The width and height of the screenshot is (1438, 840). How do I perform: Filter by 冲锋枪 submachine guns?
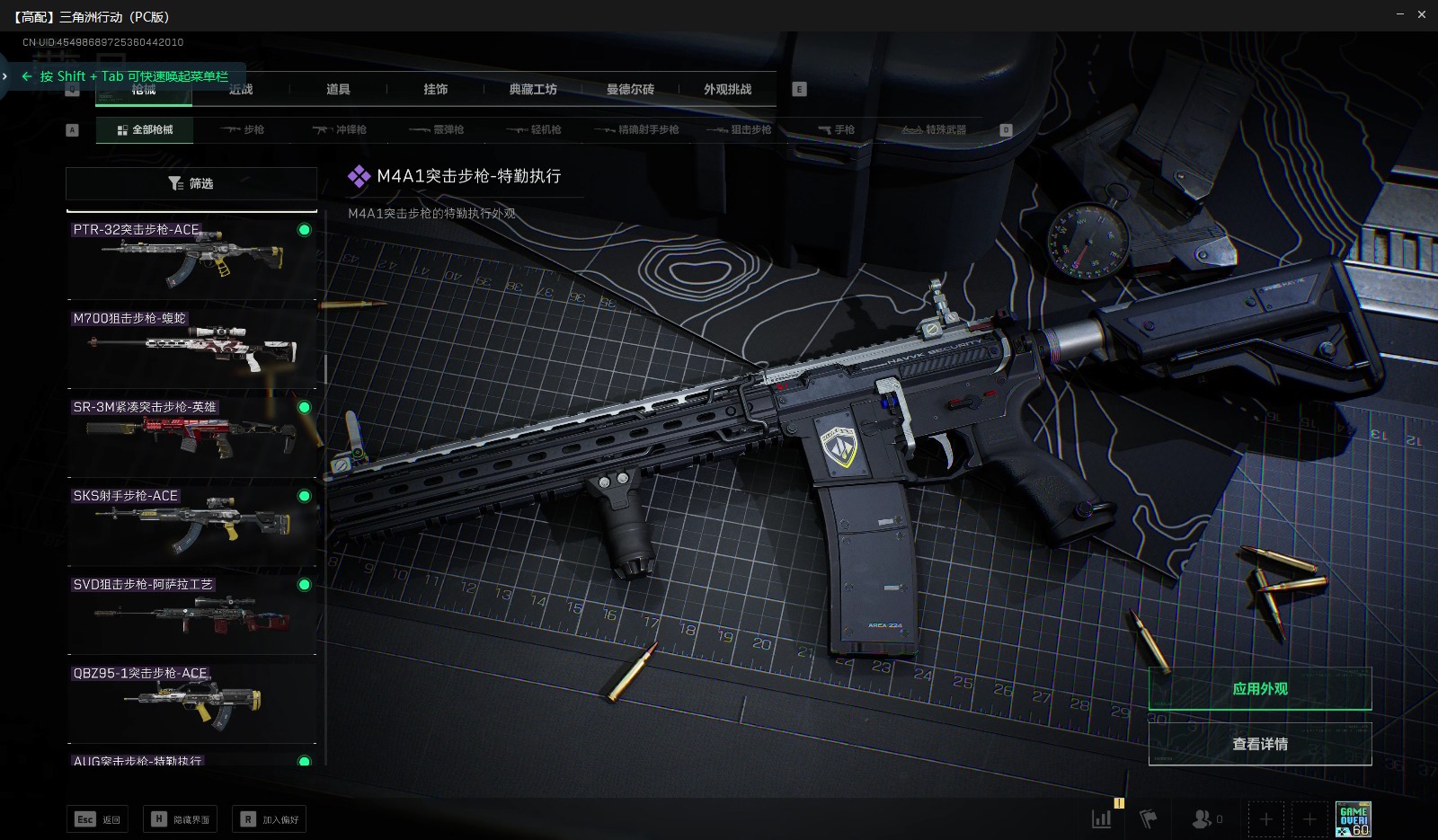(x=340, y=129)
